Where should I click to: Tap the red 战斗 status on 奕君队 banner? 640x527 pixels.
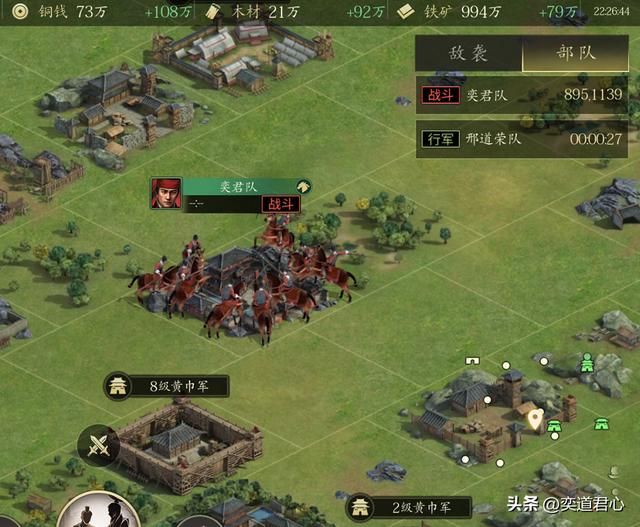[x=281, y=204]
